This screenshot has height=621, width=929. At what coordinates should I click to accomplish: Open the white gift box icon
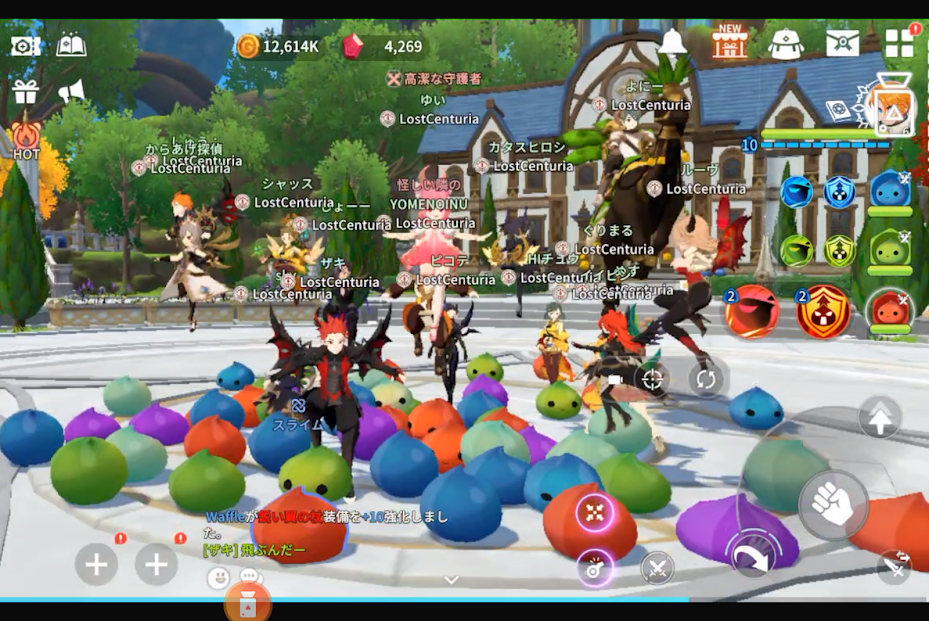25,92
